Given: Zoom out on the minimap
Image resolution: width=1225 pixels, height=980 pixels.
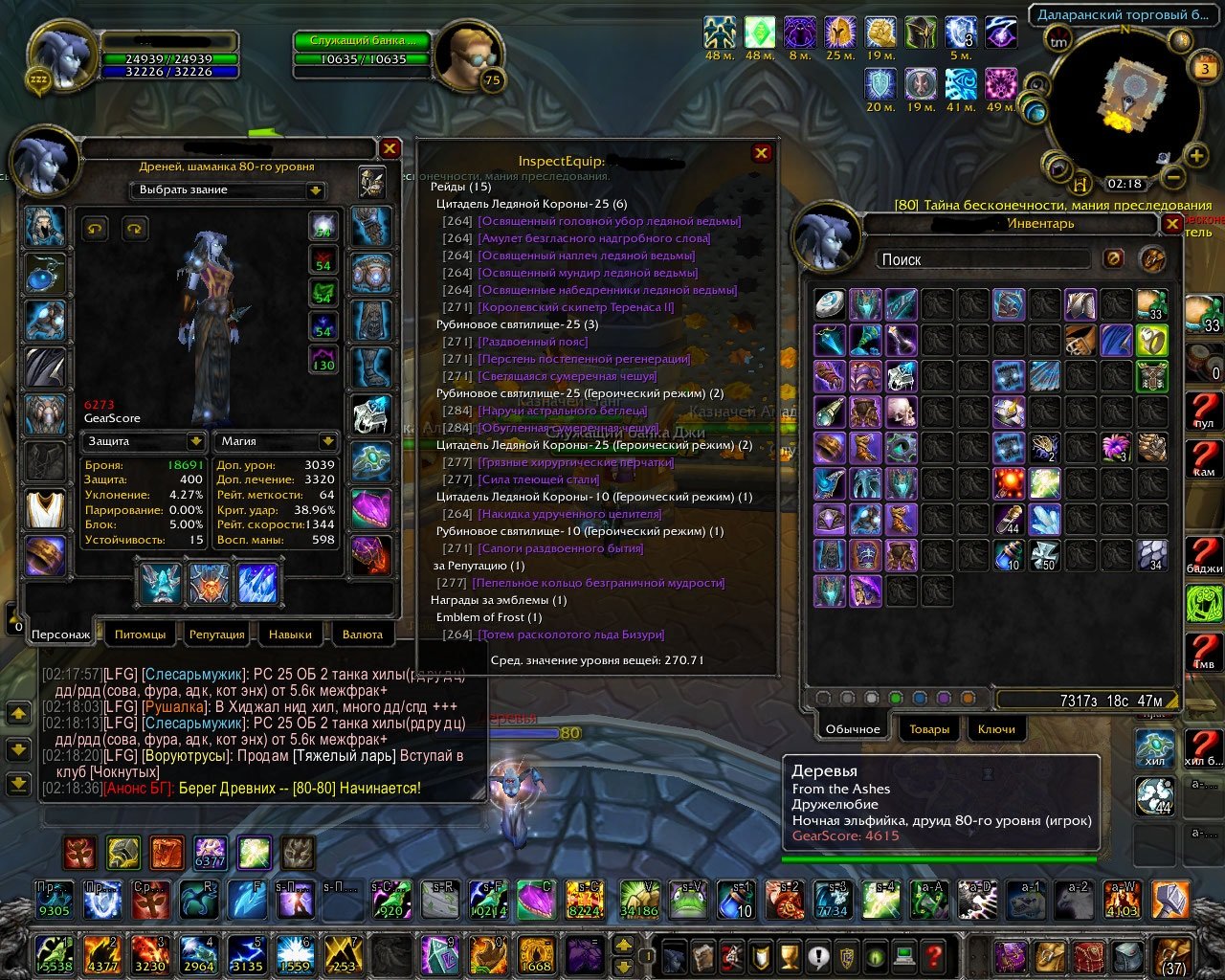Looking at the screenshot, I should pyautogui.click(x=1173, y=177).
